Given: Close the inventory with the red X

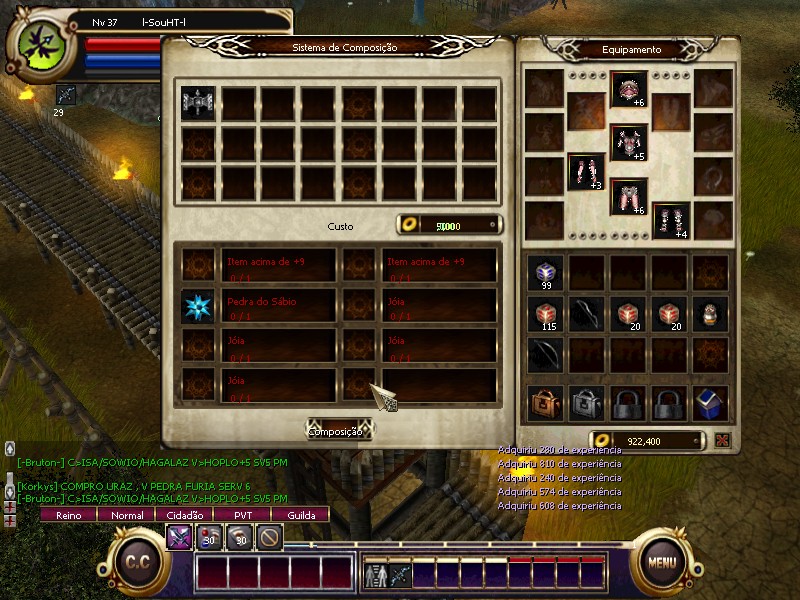Looking at the screenshot, I should pos(722,440).
